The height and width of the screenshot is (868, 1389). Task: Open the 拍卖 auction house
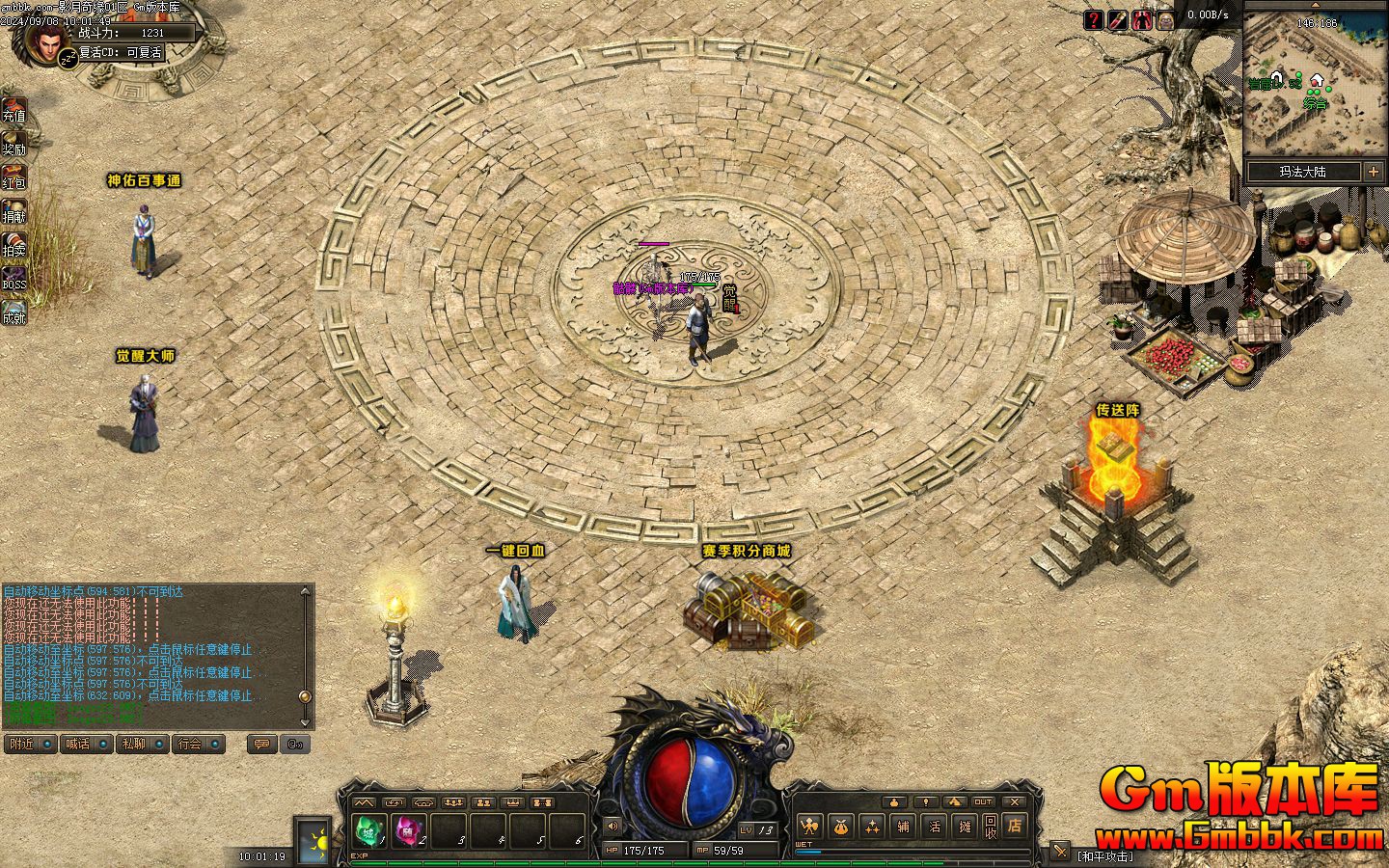click(x=14, y=244)
